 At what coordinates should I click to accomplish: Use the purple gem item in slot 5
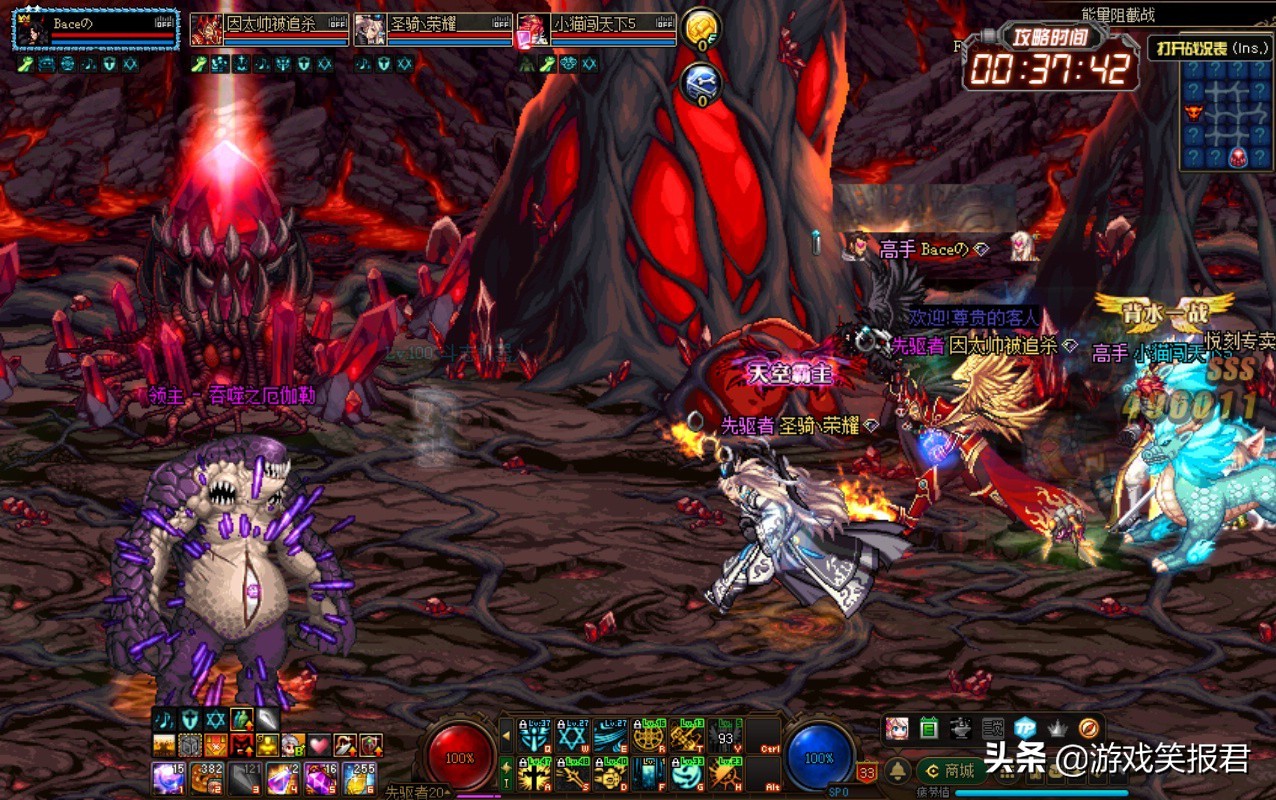[x=321, y=778]
